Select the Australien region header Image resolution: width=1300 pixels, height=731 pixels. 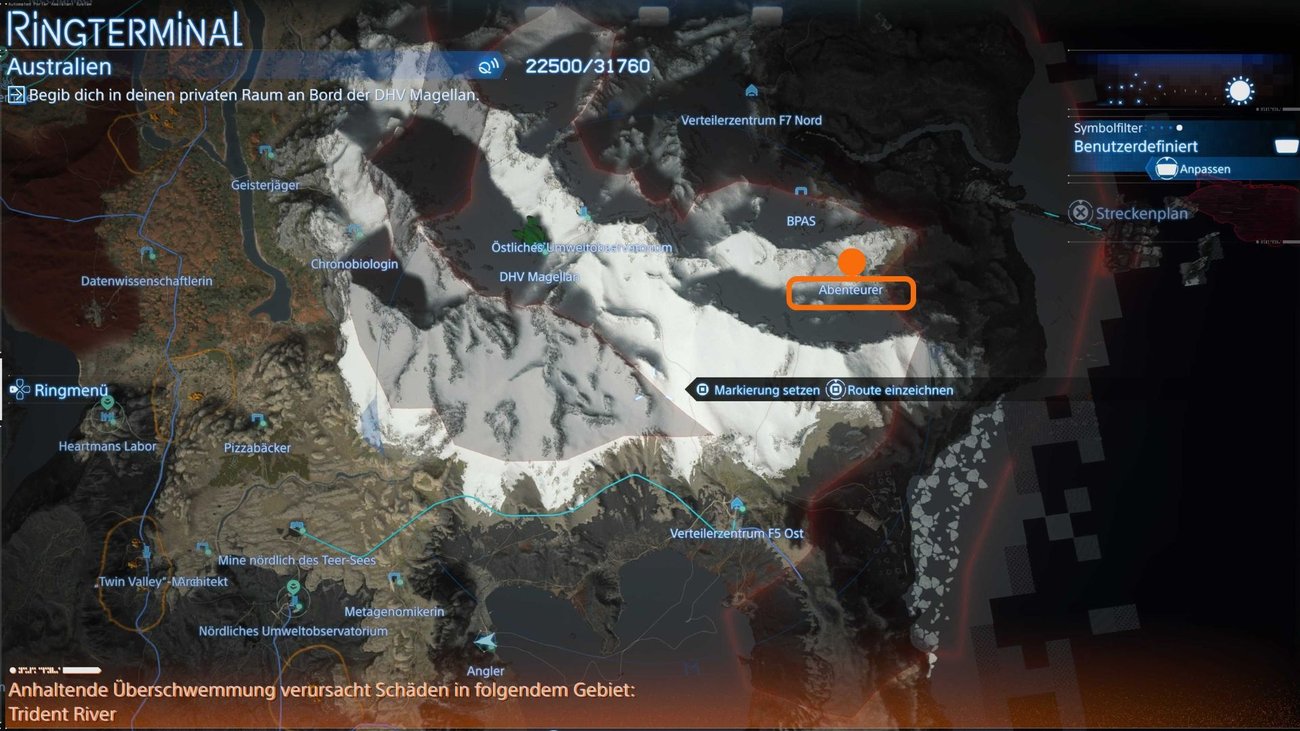[60, 67]
